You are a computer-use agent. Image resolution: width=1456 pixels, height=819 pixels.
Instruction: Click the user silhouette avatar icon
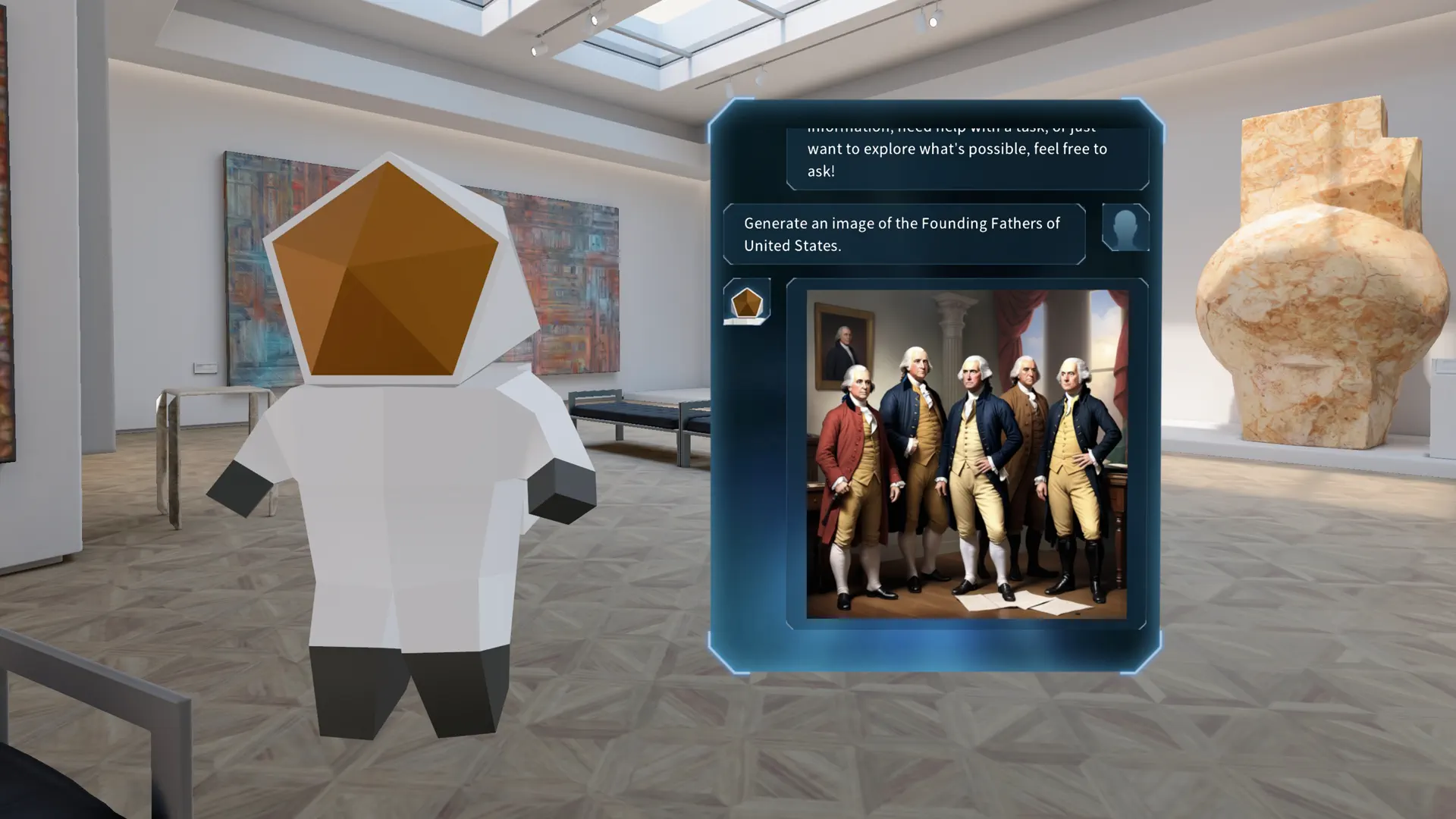click(x=1125, y=227)
